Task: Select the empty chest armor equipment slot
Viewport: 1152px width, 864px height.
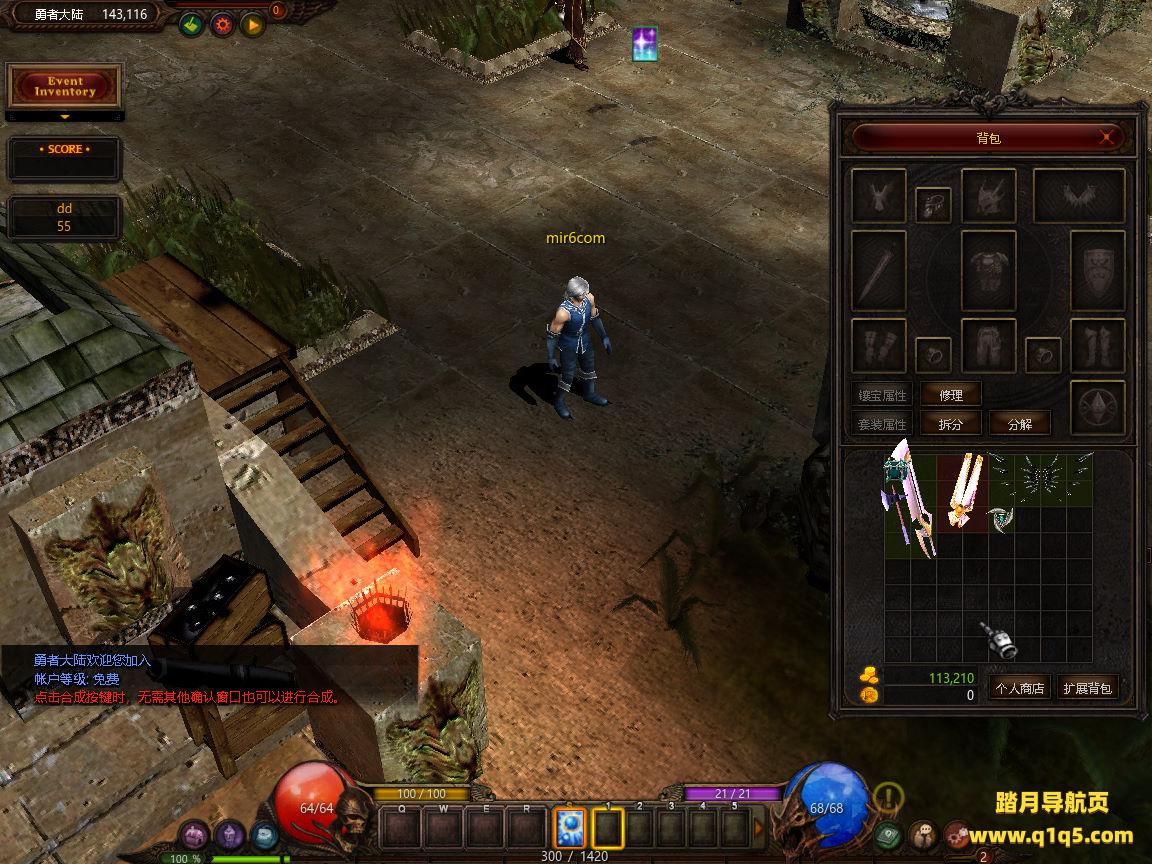Action: pos(988,270)
